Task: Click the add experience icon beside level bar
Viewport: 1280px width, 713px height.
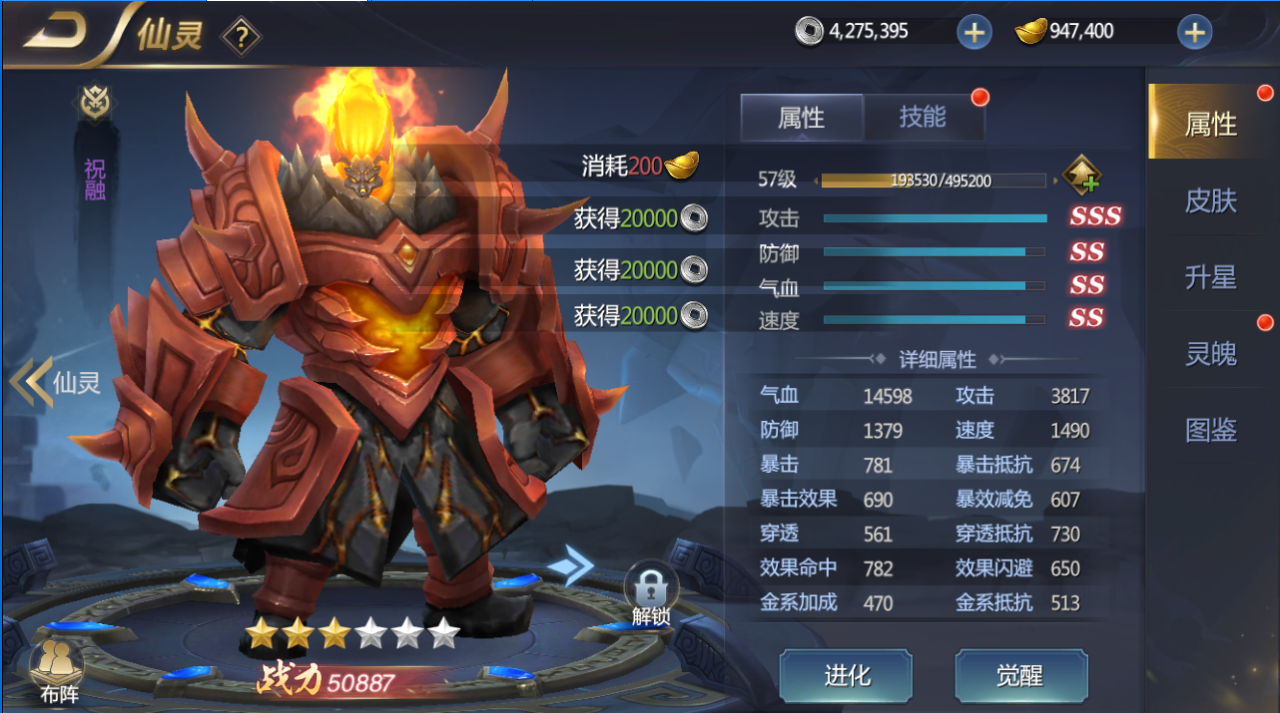Action: click(1082, 178)
